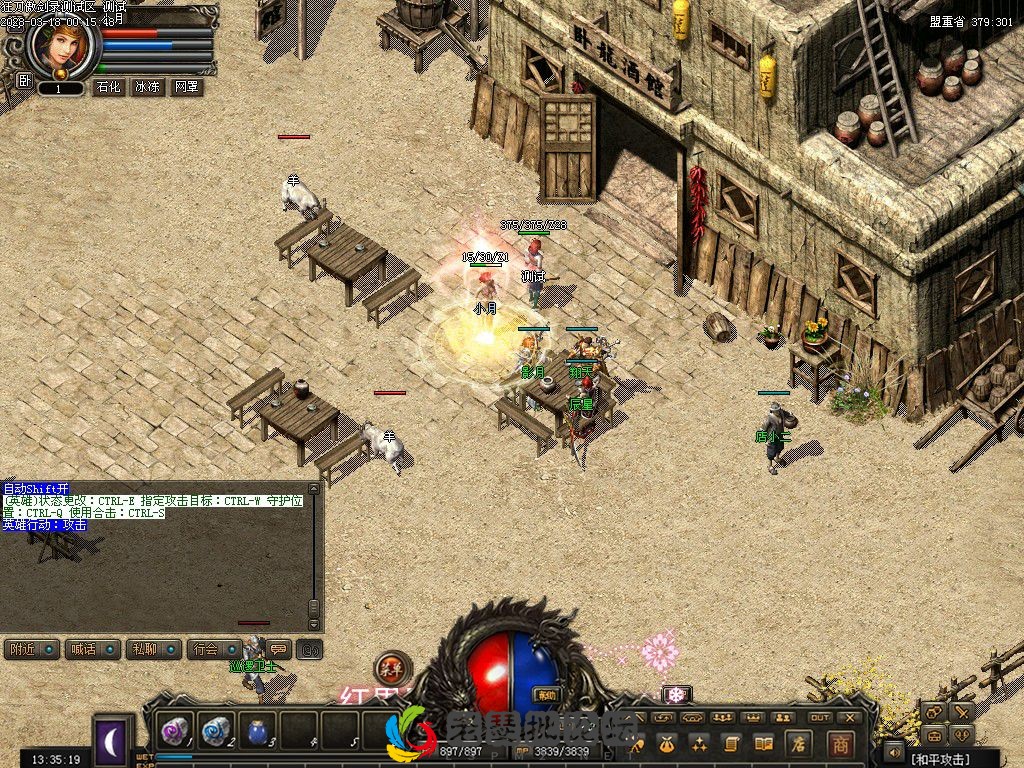1024x768 pixels.
Task: Click the OUT logout button
Action: coord(820,717)
